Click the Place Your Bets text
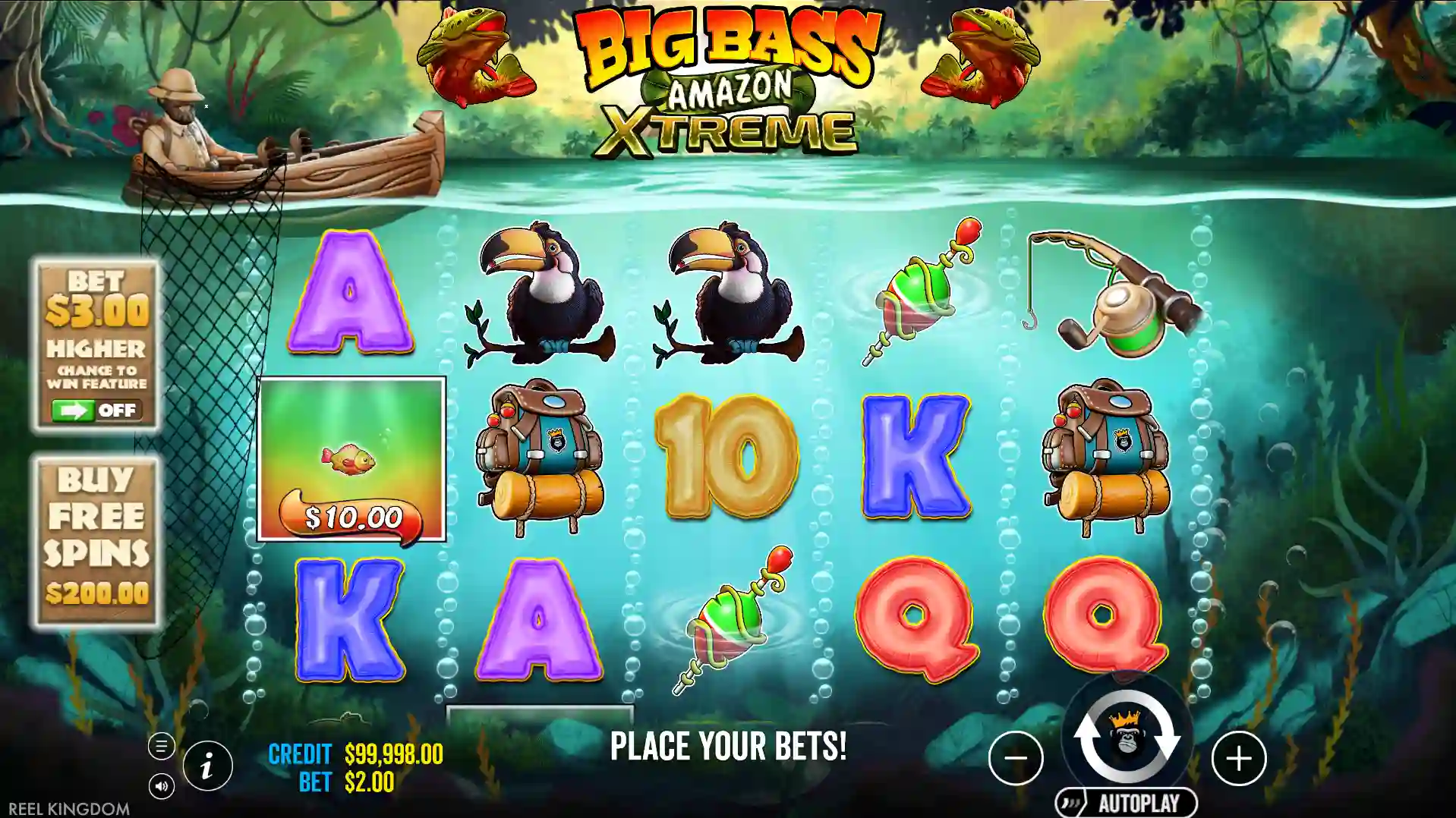1456x818 pixels. click(x=728, y=745)
